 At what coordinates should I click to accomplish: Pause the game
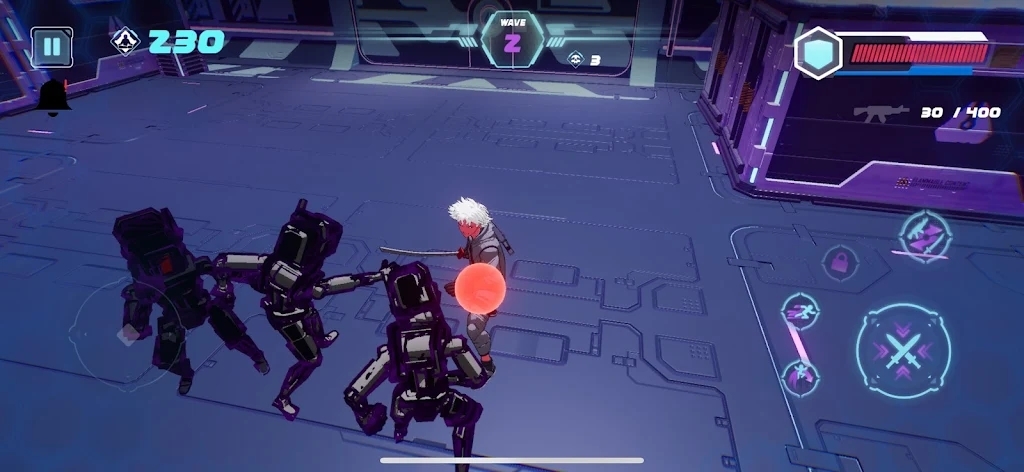click(51, 47)
